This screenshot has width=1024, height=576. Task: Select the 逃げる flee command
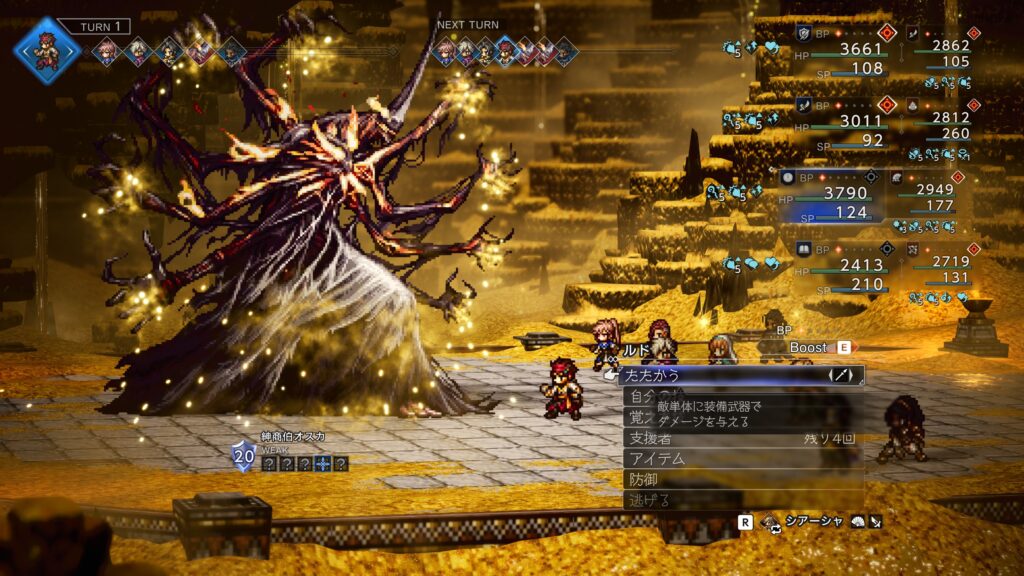740,499
